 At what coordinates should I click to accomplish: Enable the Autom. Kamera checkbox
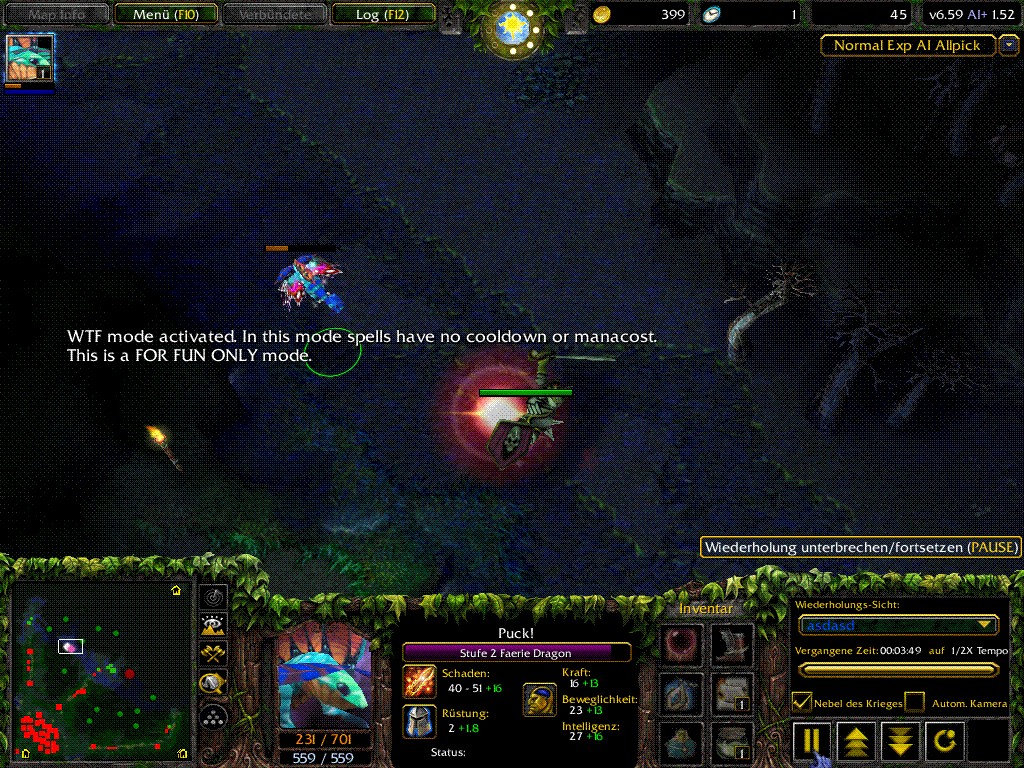(914, 702)
